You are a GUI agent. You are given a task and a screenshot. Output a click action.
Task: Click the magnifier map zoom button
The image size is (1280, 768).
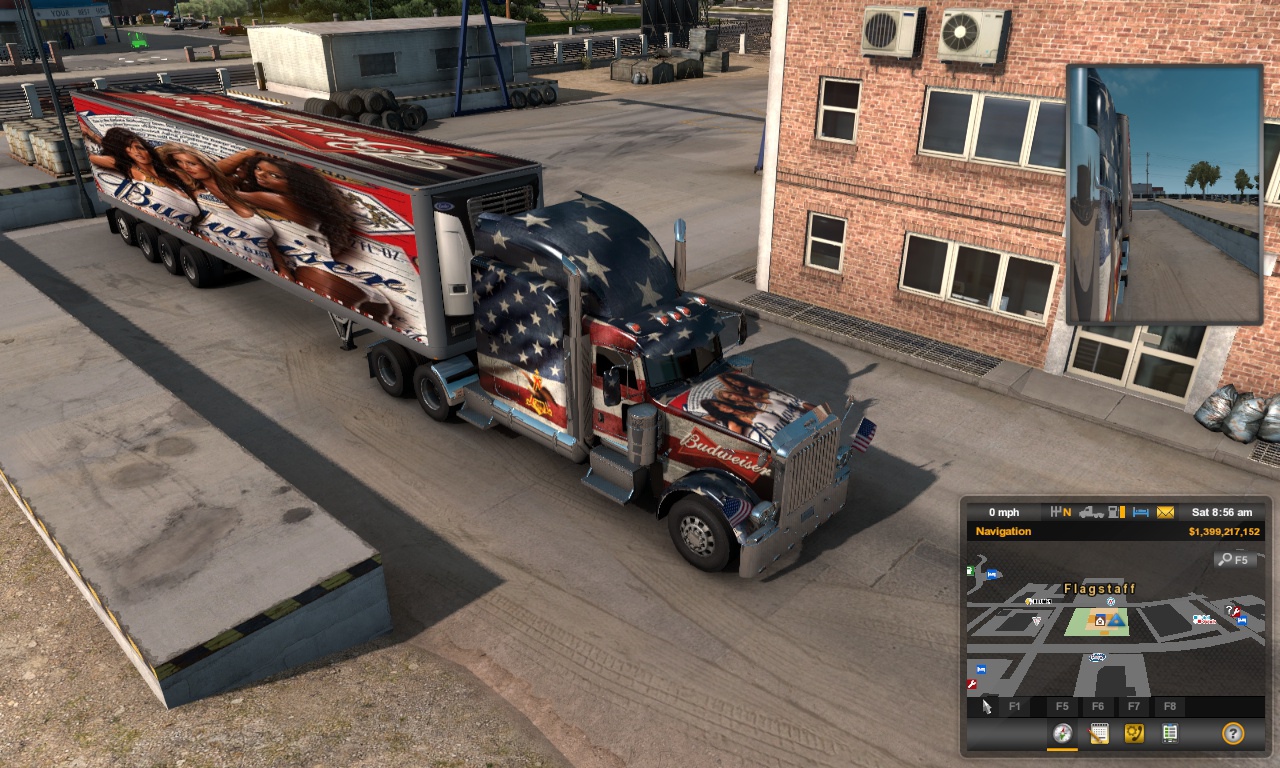(x=1235, y=560)
